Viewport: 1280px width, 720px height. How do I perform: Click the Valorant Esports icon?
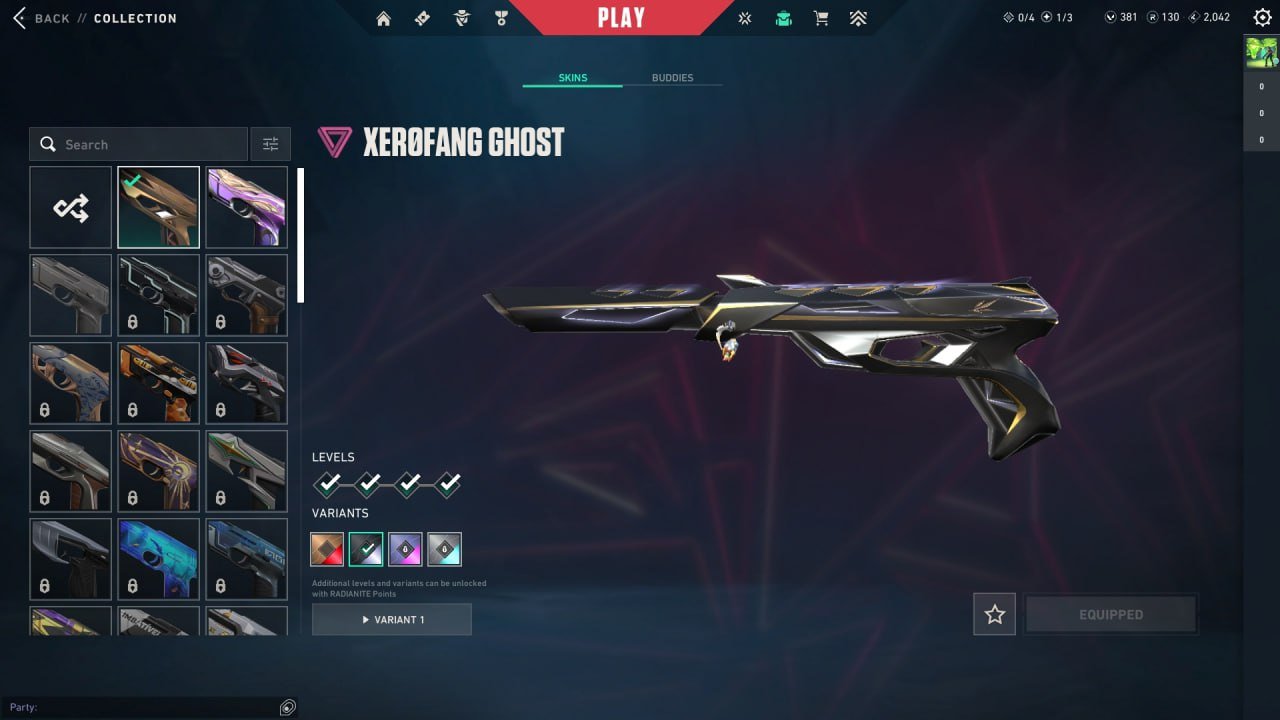pyautogui.click(x=744, y=17)
